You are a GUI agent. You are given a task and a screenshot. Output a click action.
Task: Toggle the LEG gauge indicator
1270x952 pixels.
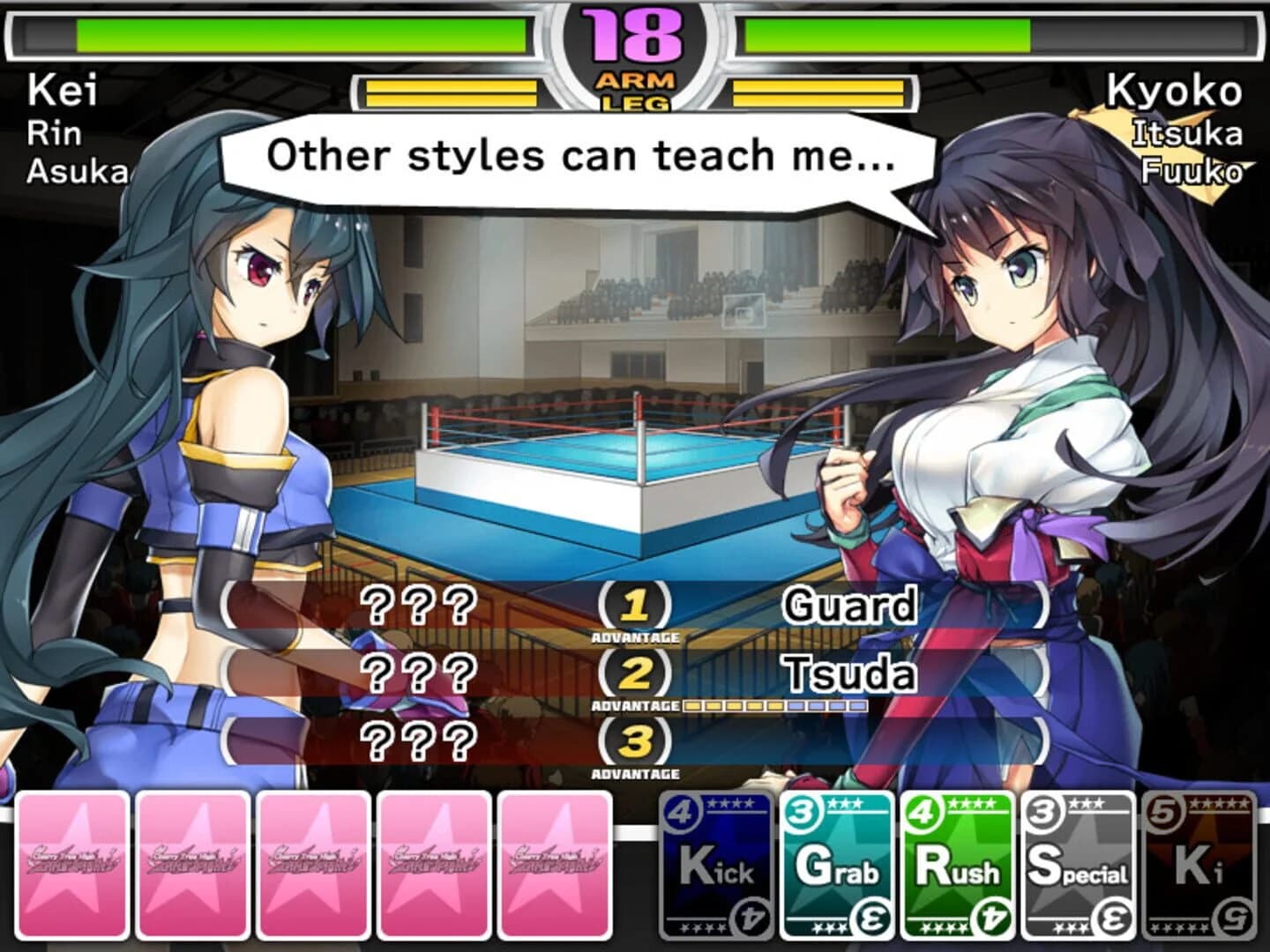633,103
